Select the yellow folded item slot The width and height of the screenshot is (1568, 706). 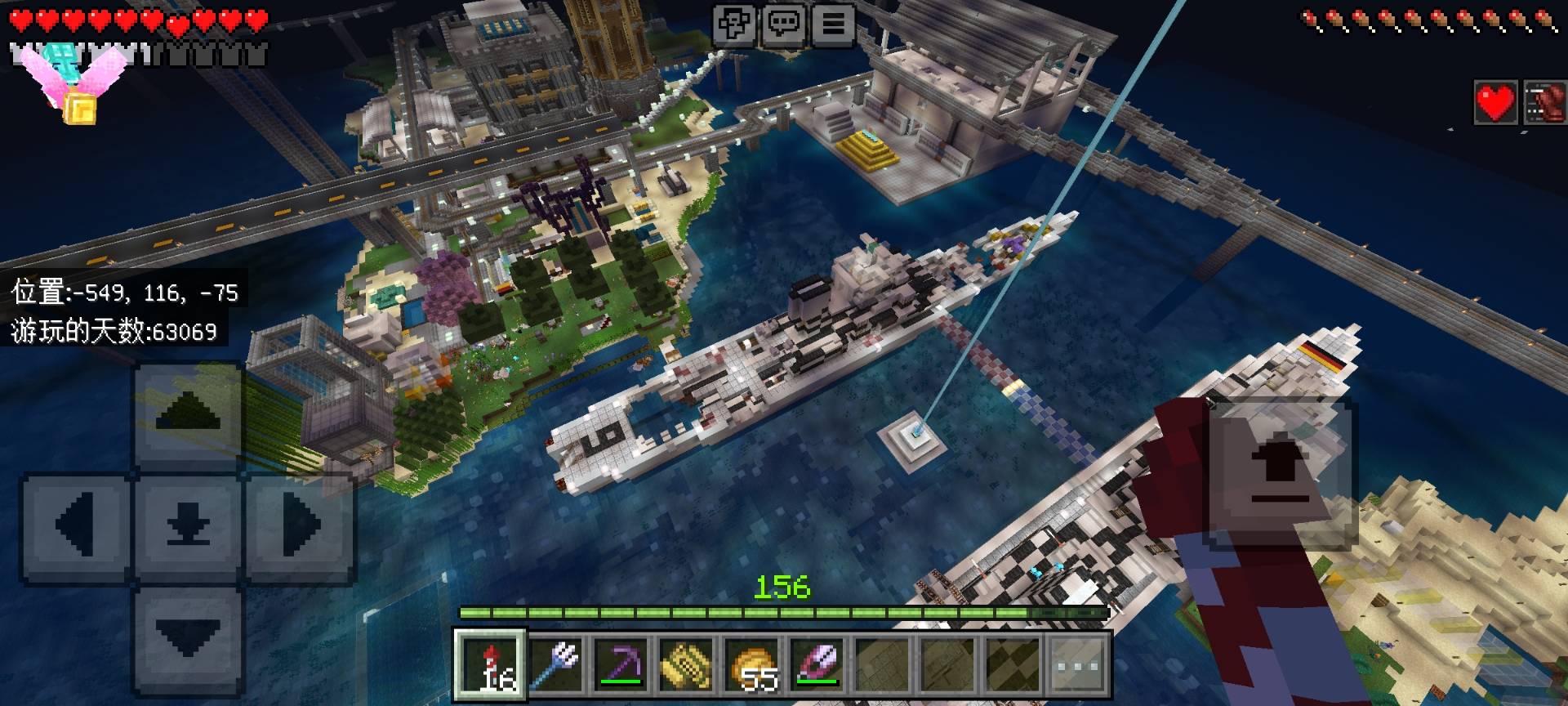[688, 665]
